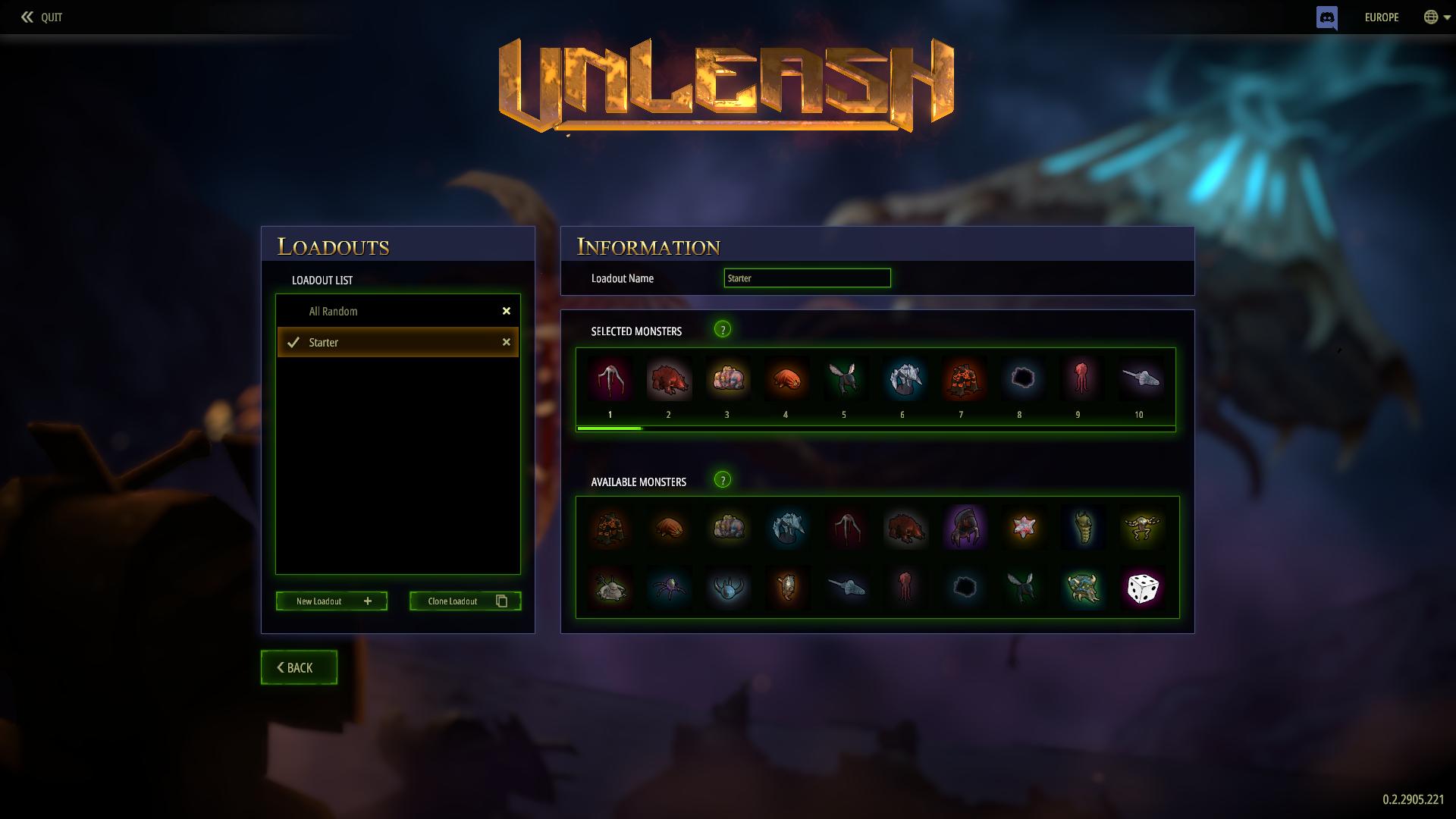This screenshot has height=819, width=1456.
Task: Open the Selected Monsters help question mark
Action: (x=723, y=330)
